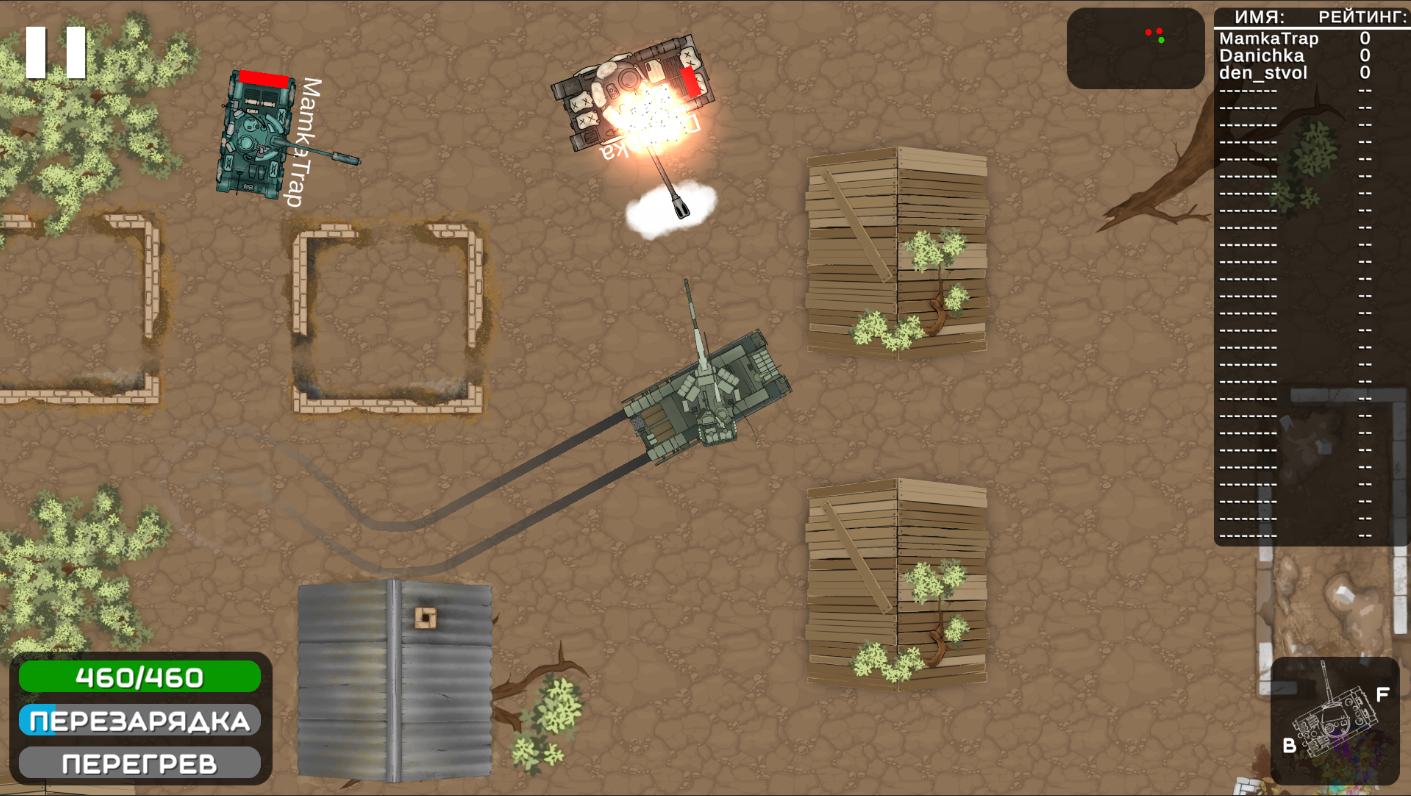Select den_stvol in the leaderboard
The height and width of the screenshot is (796, 1411).
click(x=1262, y=72)
